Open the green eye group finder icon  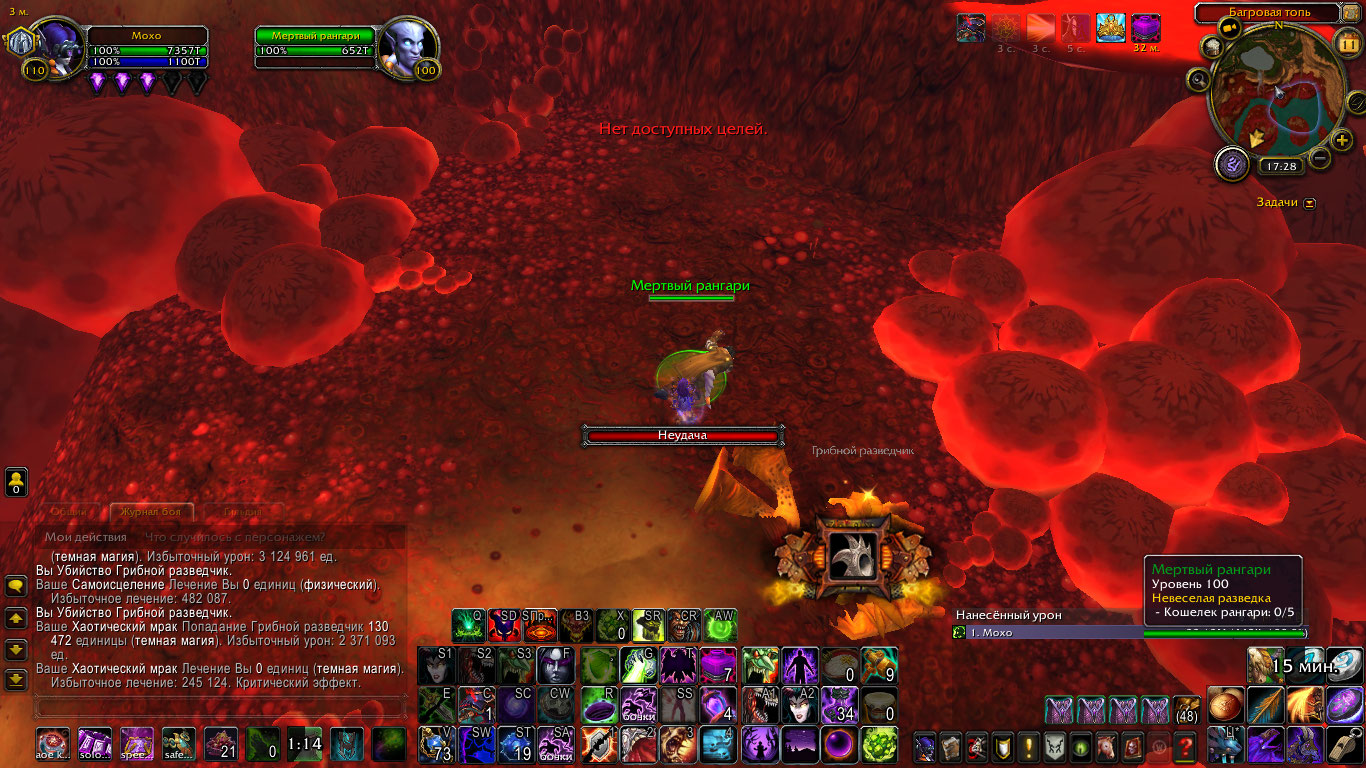click(1081, 746)
